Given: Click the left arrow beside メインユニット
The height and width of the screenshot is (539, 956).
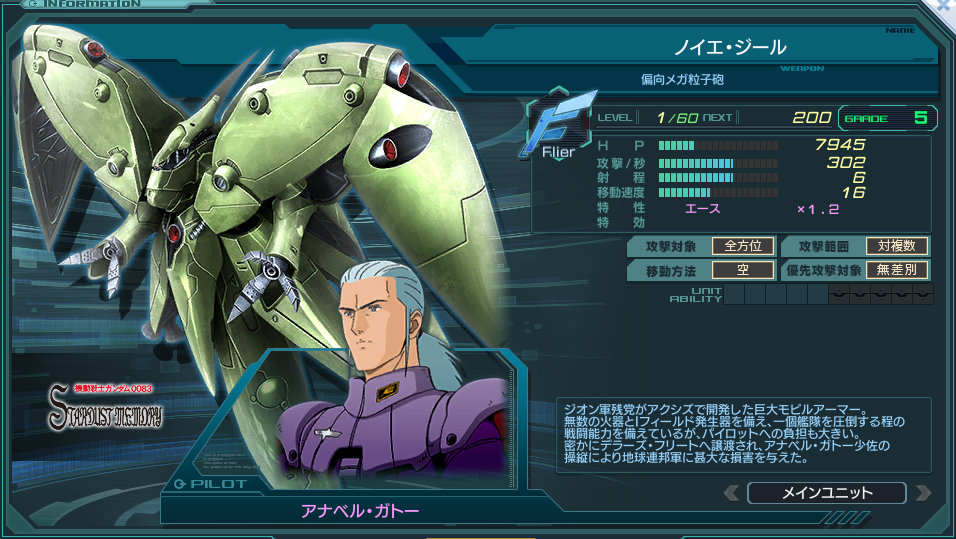Looking at the screenshot, I should [732, 493].
